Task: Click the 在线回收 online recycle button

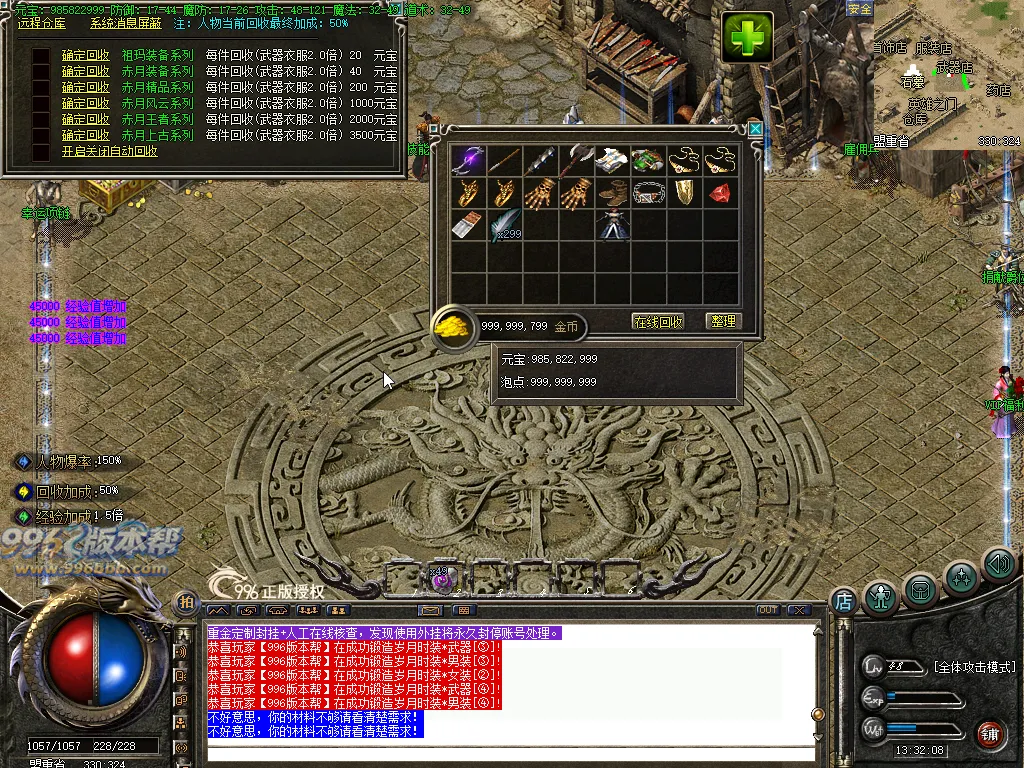Action: point(658,321)
